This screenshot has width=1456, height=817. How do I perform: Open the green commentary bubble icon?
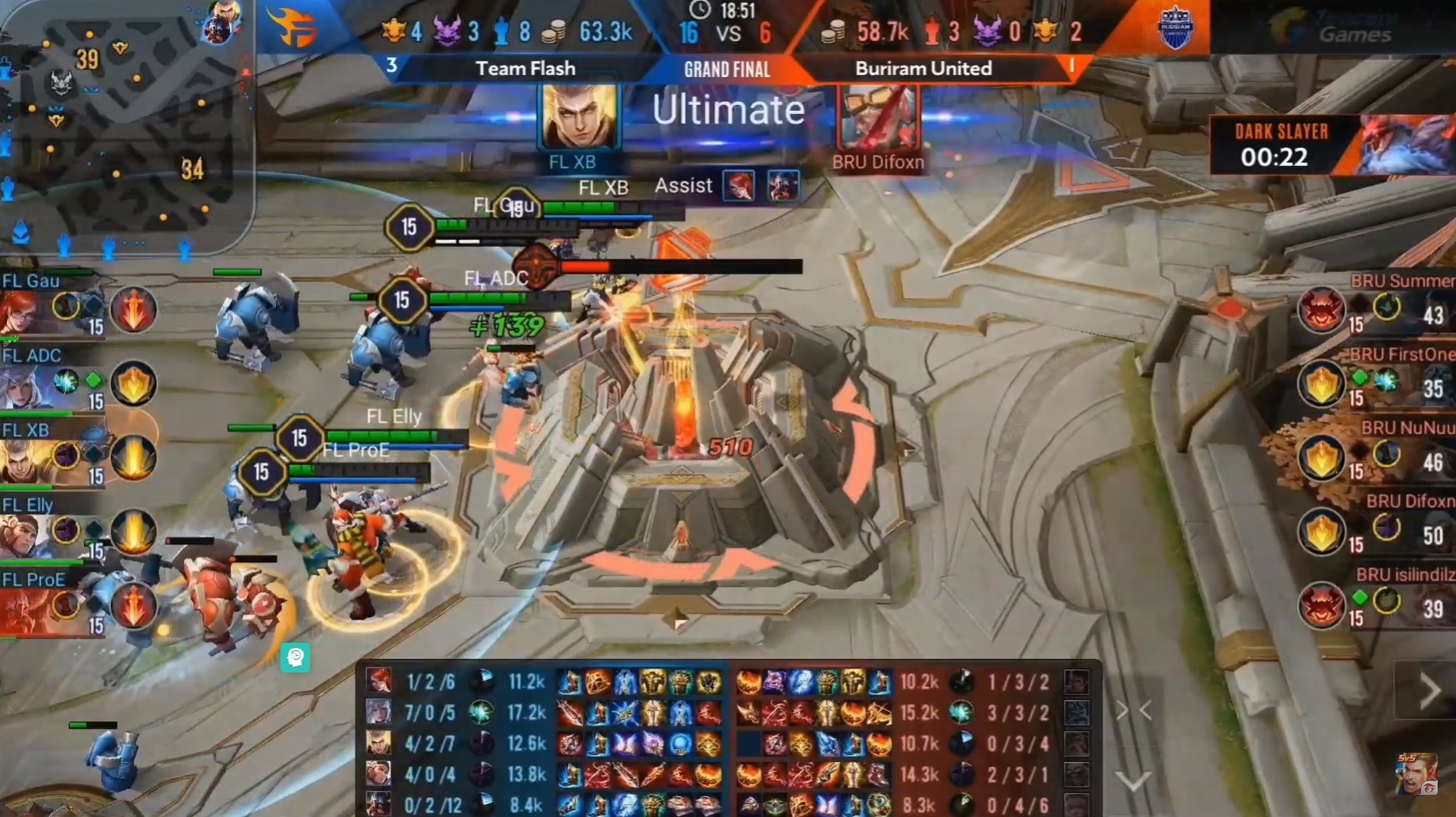296,658
